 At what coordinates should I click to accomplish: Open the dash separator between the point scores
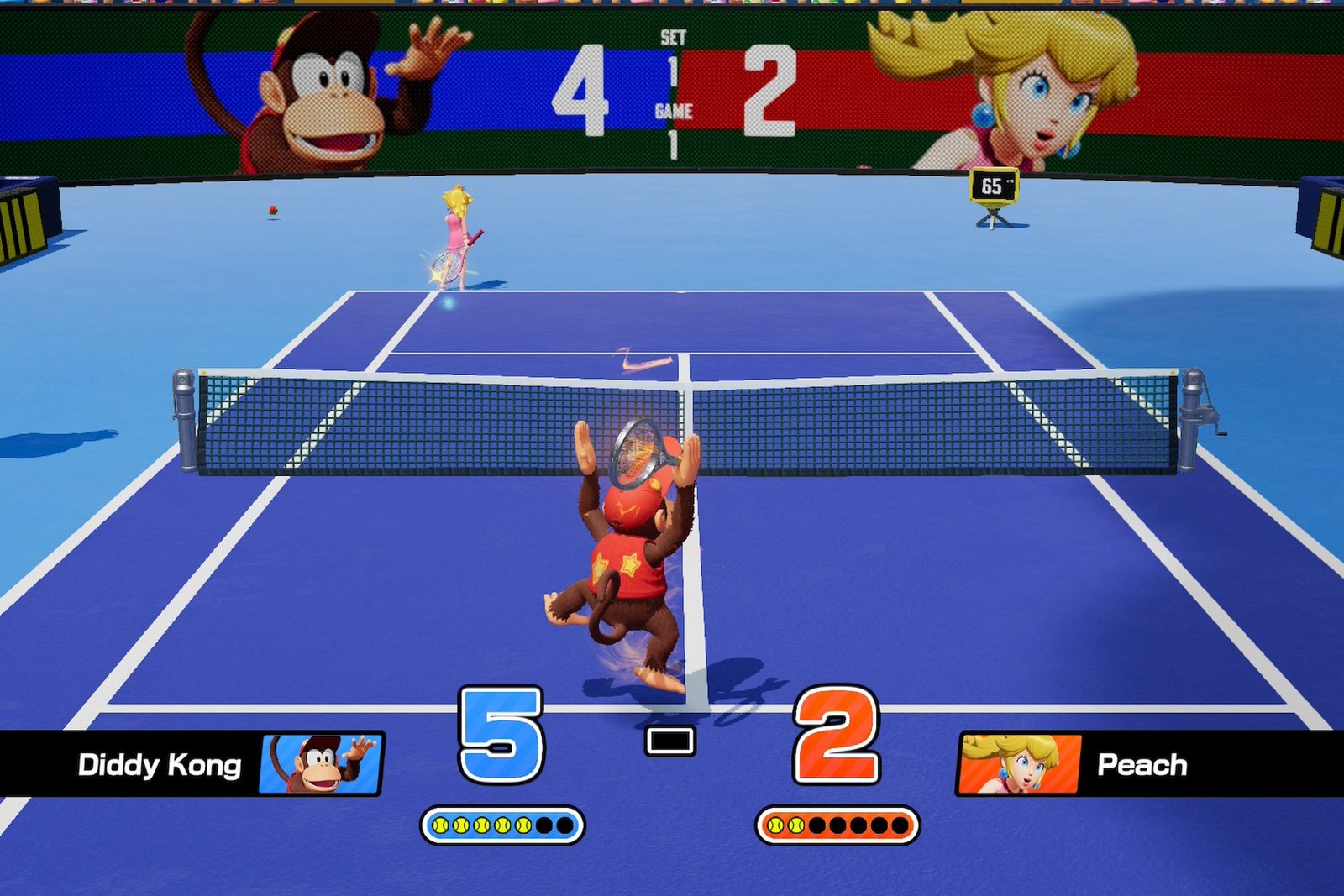(671, 741)
